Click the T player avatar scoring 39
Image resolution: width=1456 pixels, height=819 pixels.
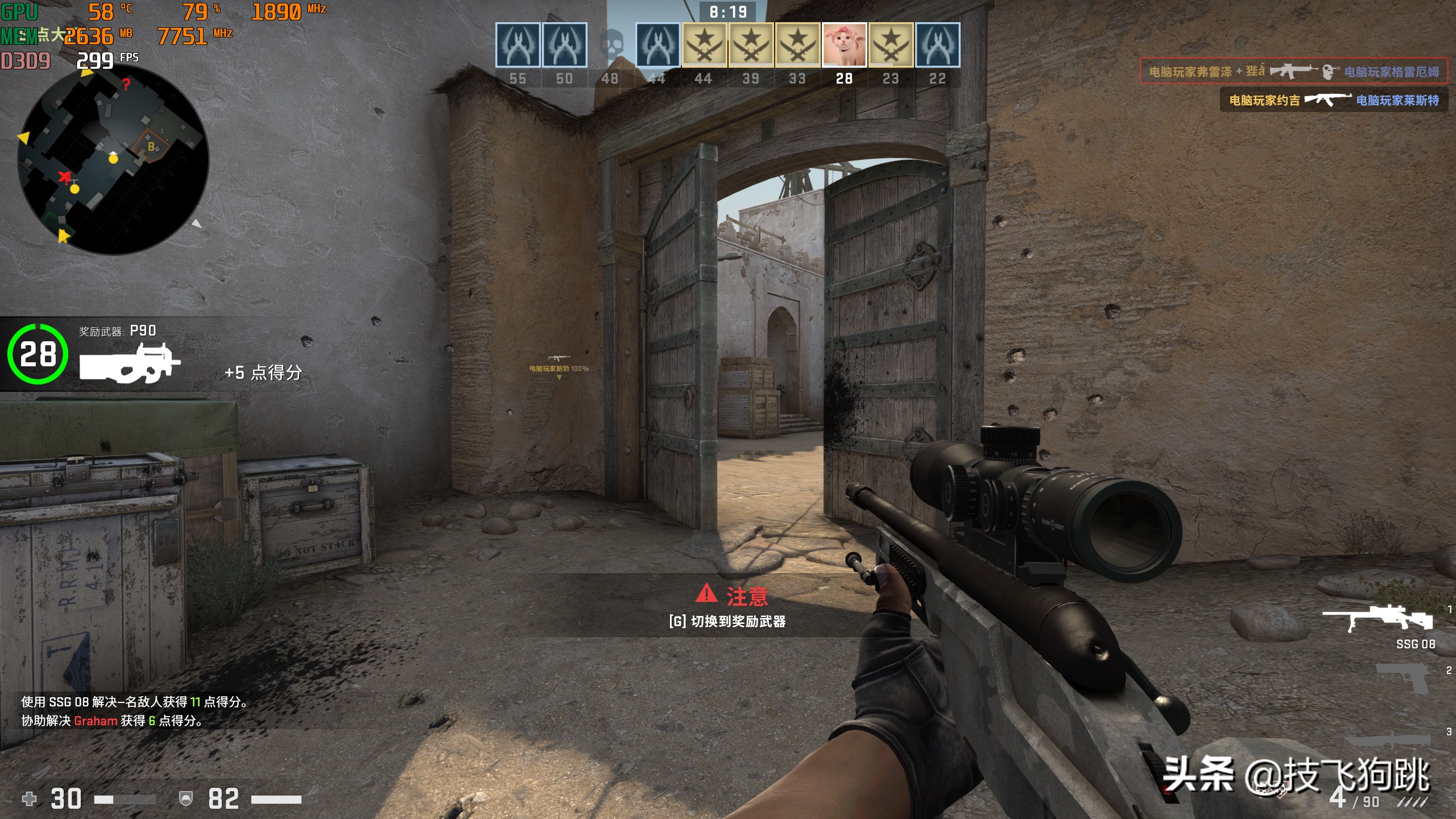[x=751, y=45]
